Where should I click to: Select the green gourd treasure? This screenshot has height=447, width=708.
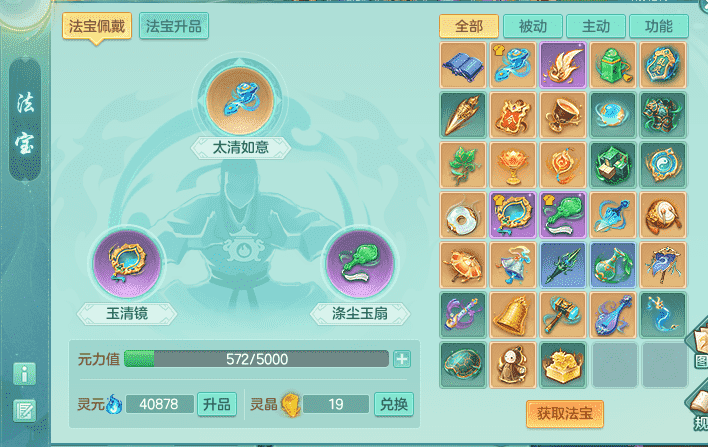click(613, 265)
